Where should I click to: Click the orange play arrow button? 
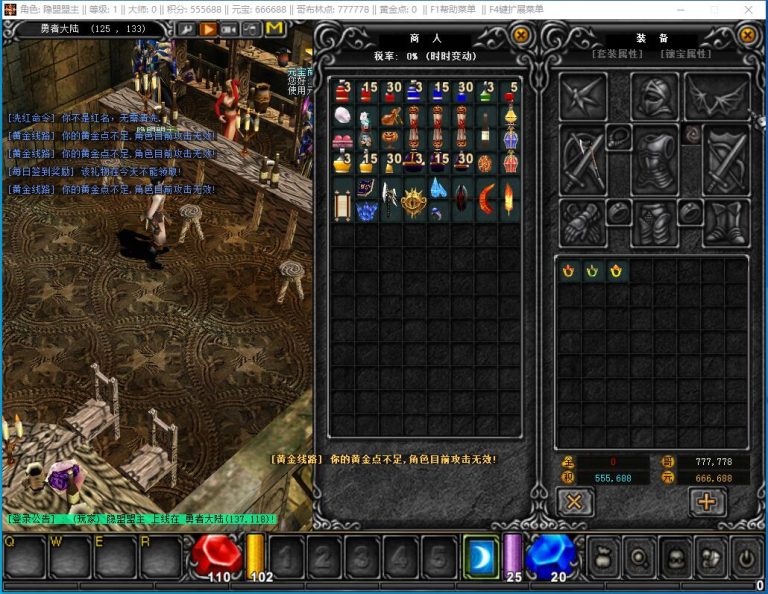click(x=208, y=29)
